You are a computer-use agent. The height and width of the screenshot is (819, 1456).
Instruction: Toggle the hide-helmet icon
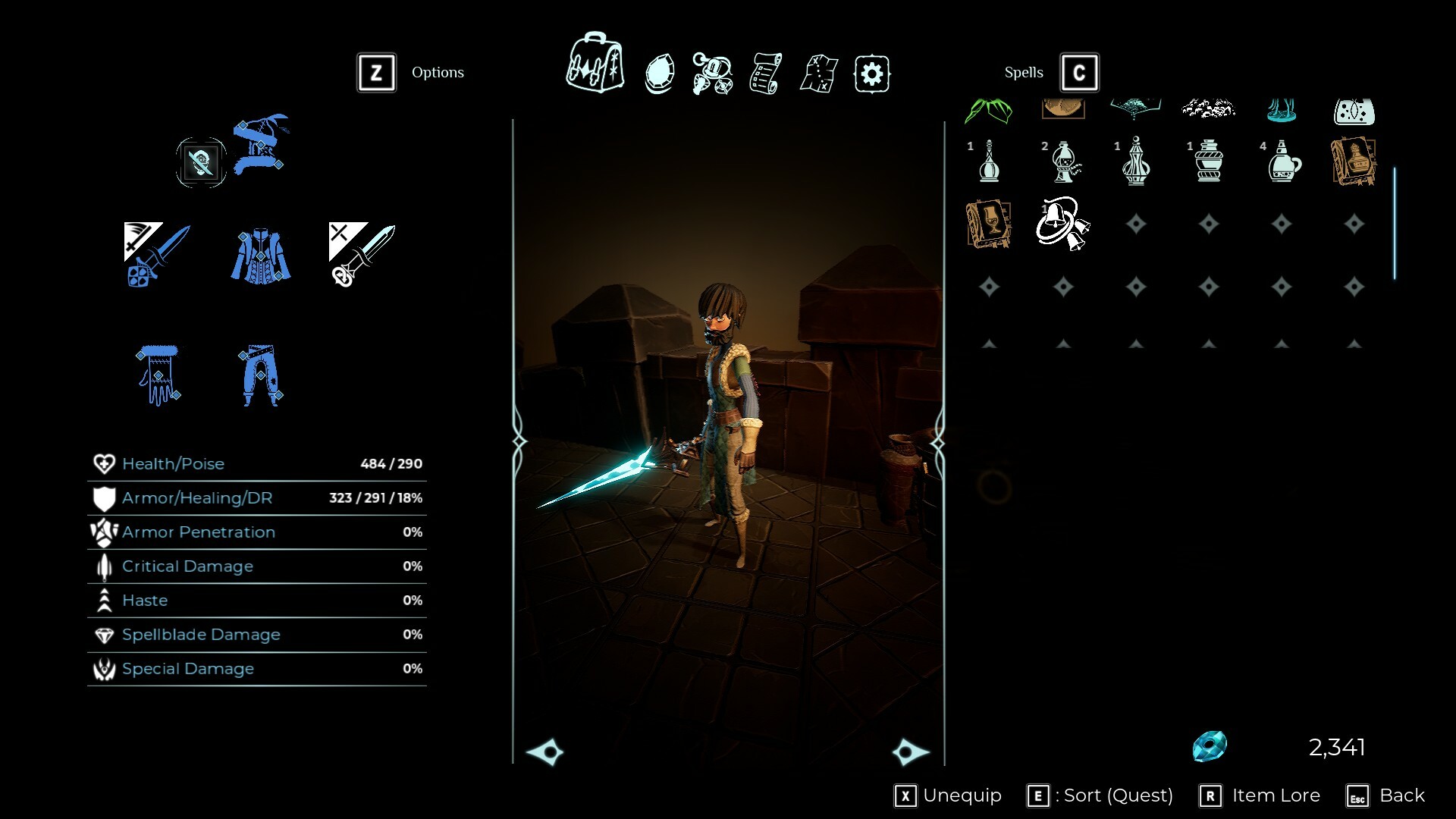pos(201,162)
